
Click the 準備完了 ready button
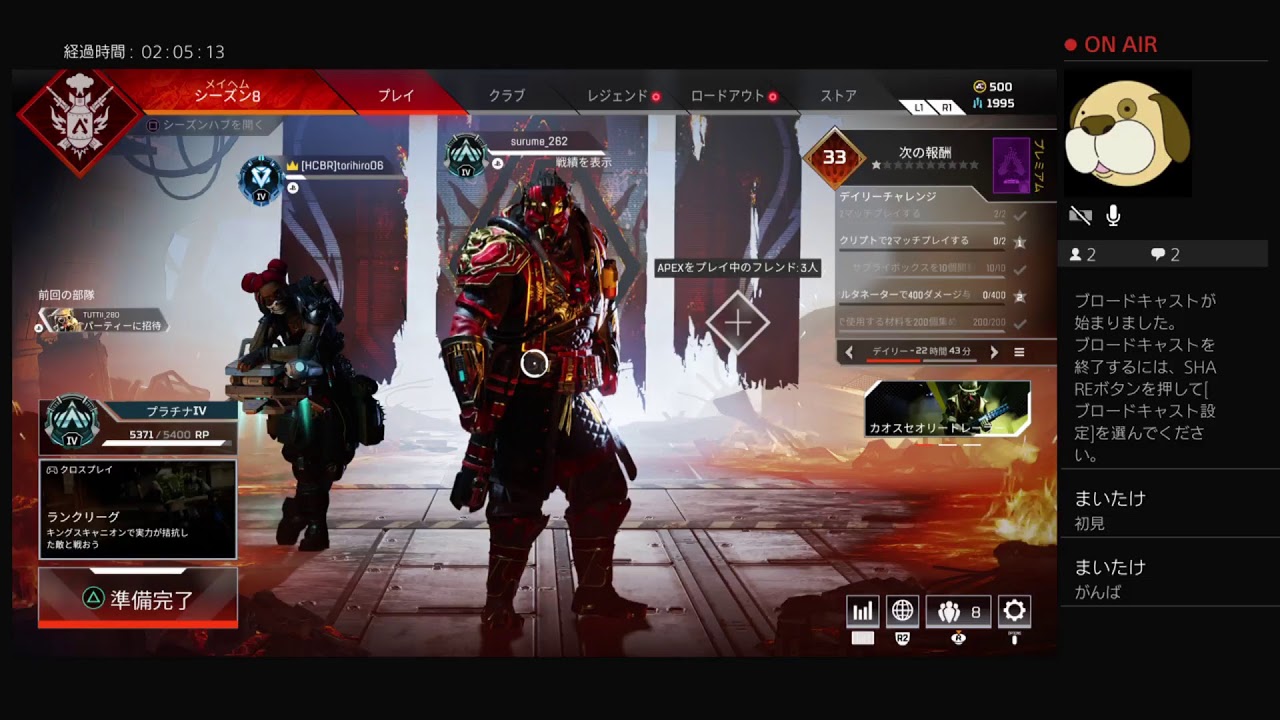[138, 599]
